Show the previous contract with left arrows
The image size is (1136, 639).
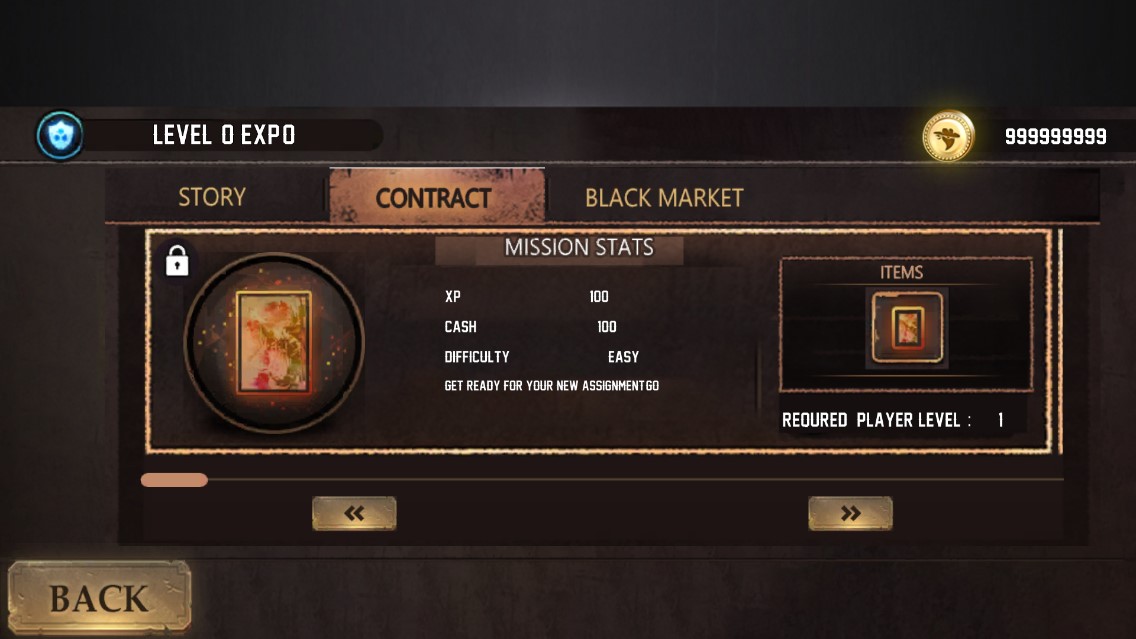pyautogui.click(x=354, y=513)
